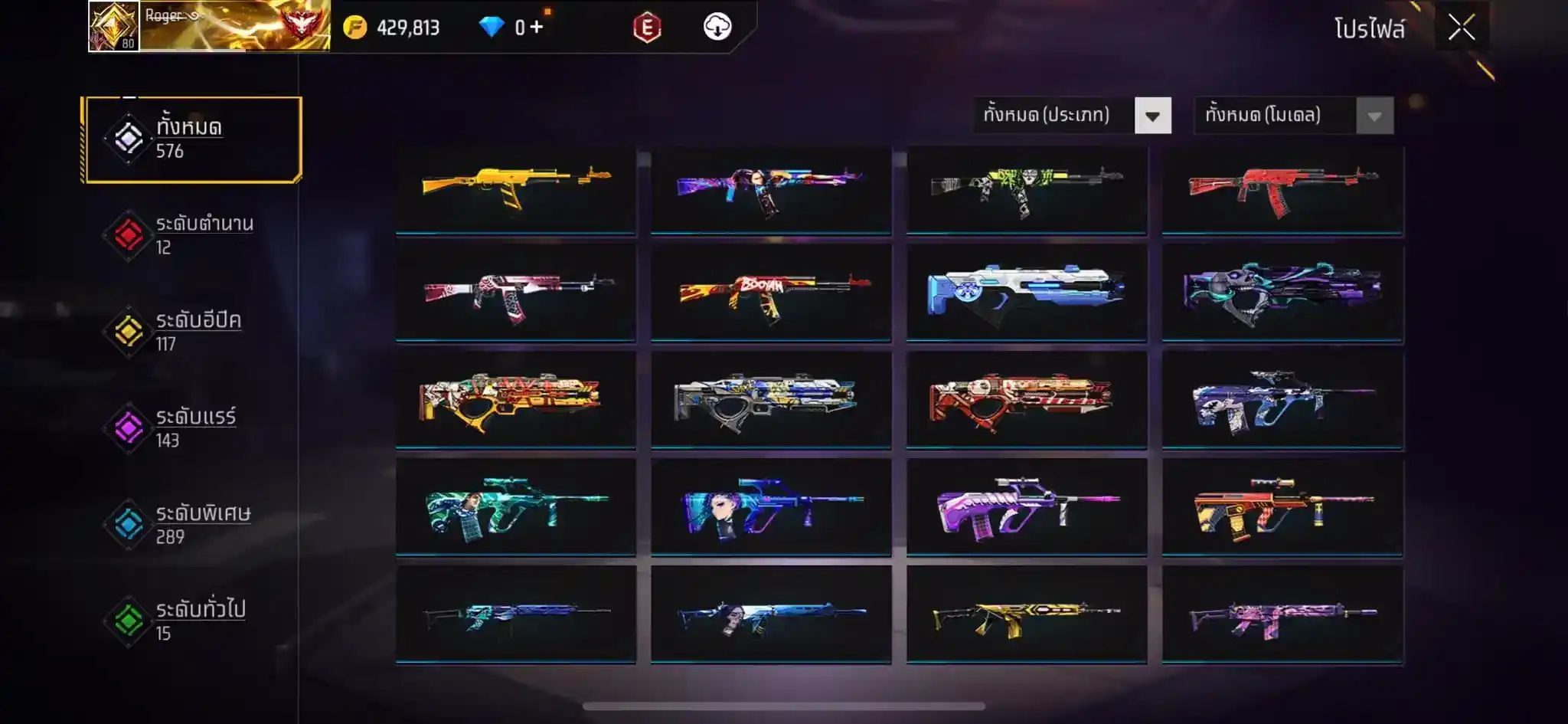Show the ระดับแรร์ rare tab

[x=191, y=428]
